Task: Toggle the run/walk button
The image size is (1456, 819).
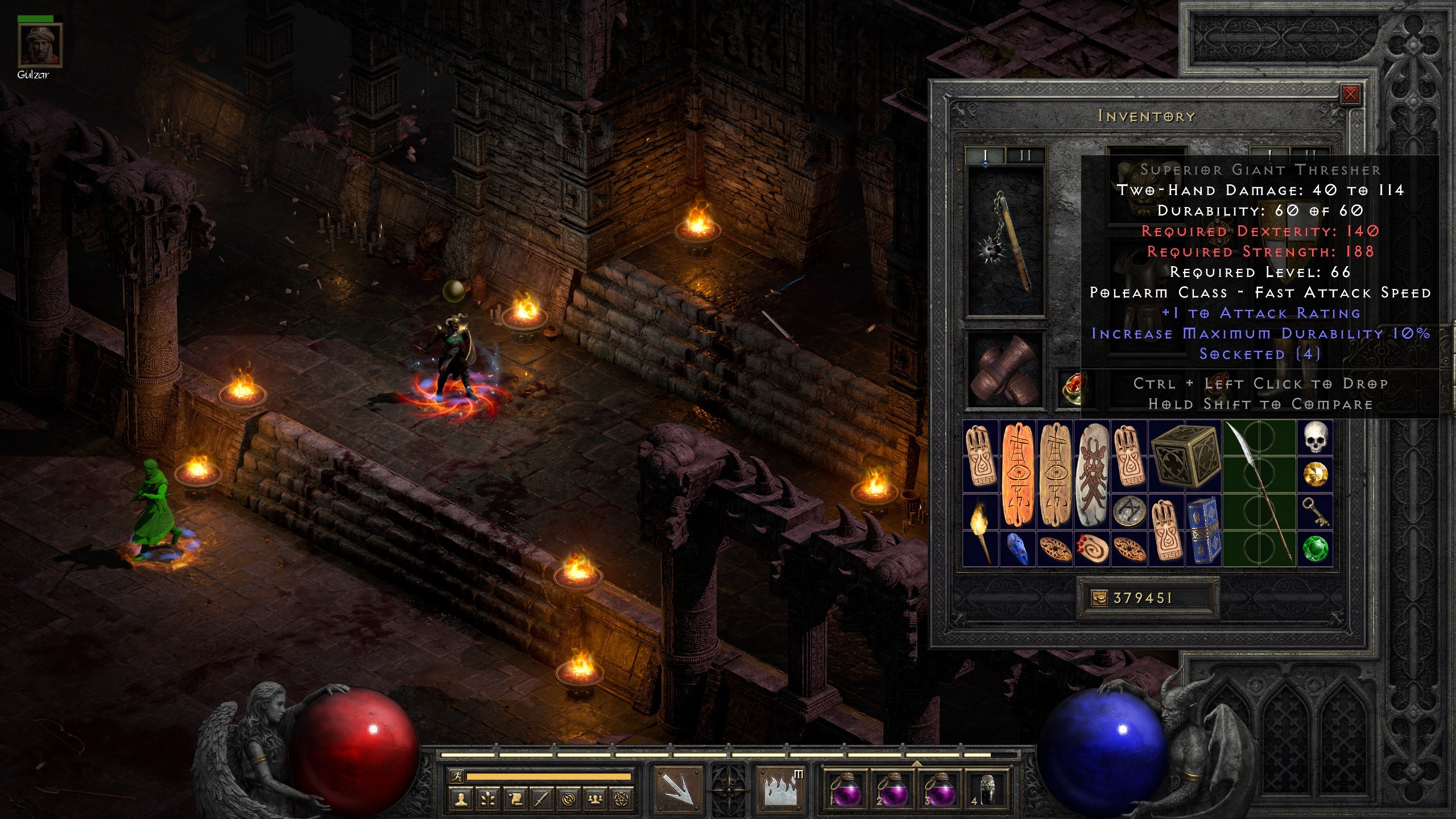Action: pos(456,776)
